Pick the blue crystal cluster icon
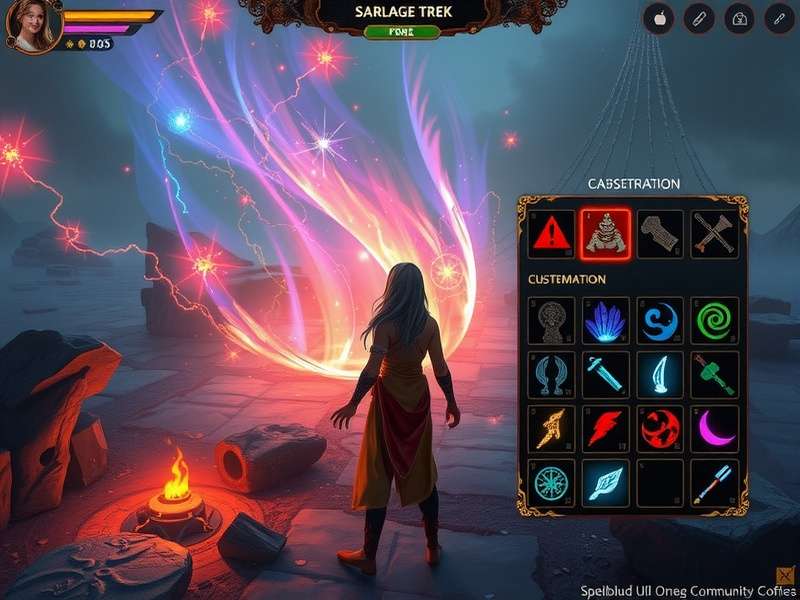 click(605, 321)
